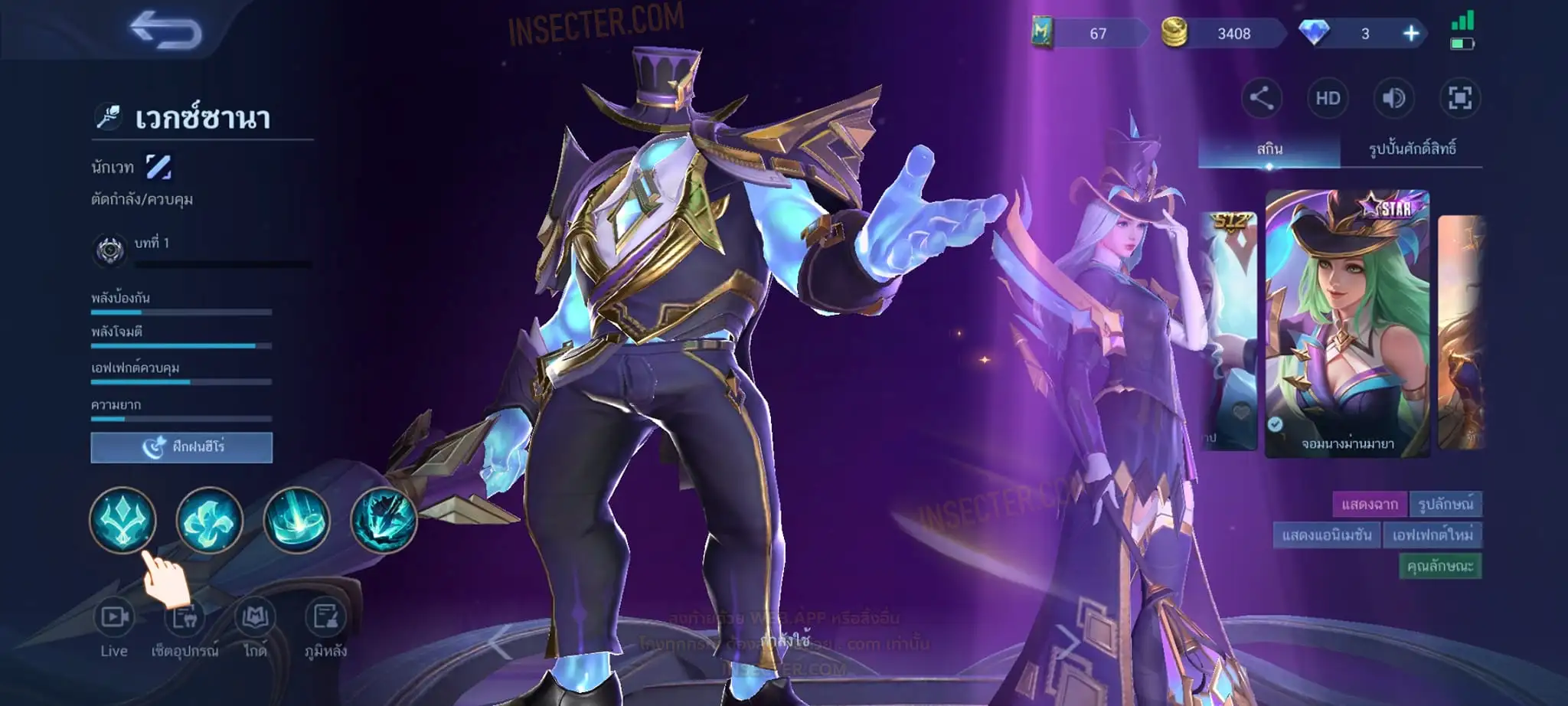1568x706 pixels.
Task: Start hero training with ฝึกฝนฮีโร่ button
Action: pyautogui.click(x=181, y=447)
